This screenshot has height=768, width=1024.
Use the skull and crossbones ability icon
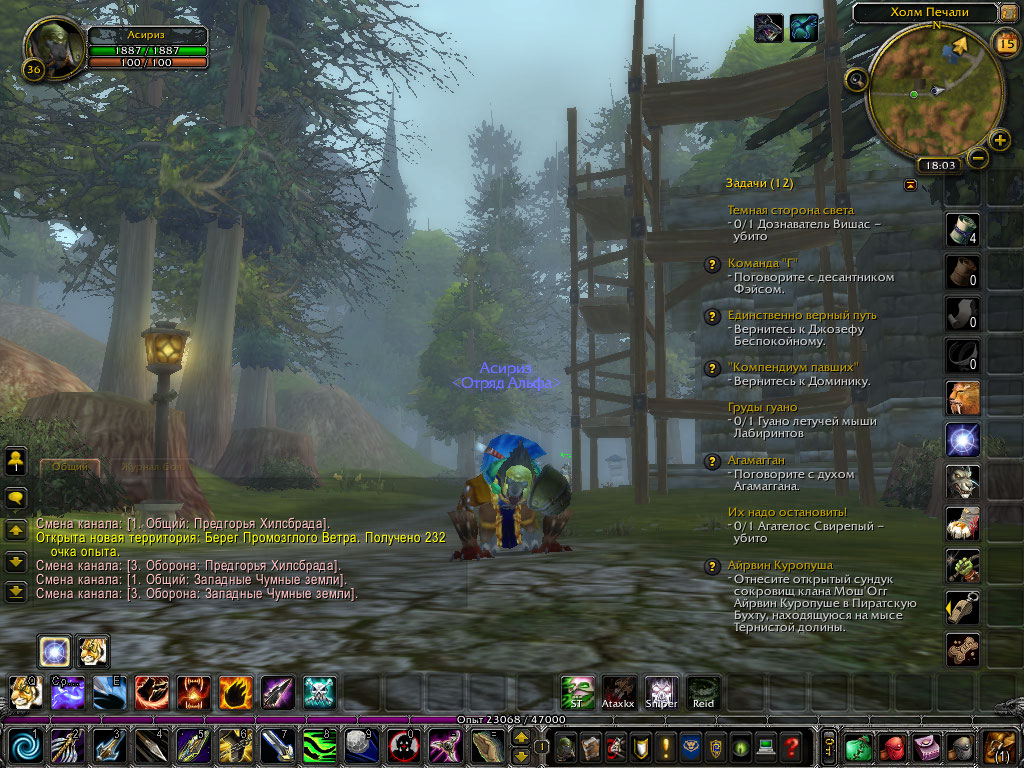click(x=319, y=692)
